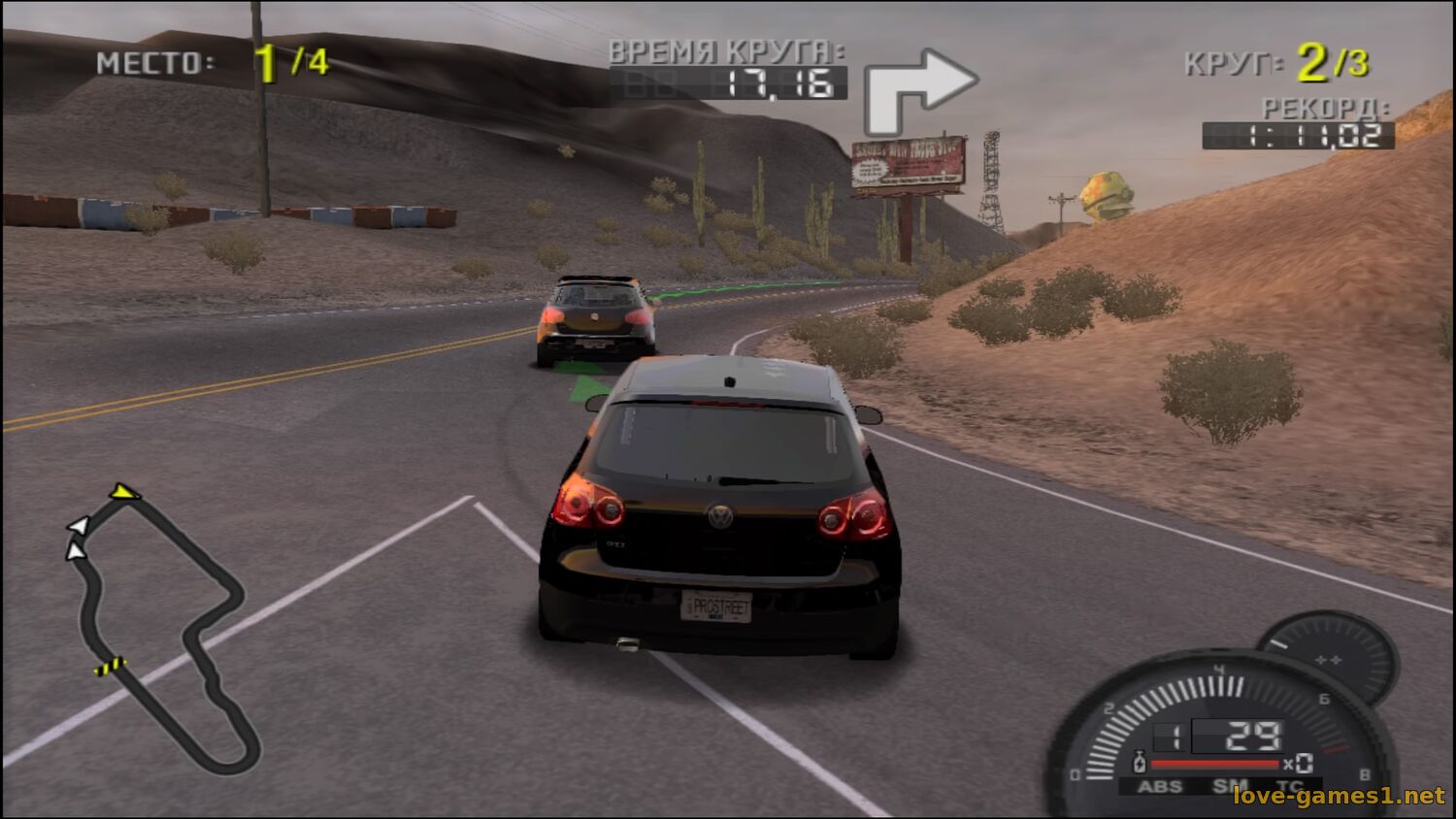The height and width of the screenshot is (819, 1456).
Task: Click the nitrous bottle icon
Action: coord(1140,764)
